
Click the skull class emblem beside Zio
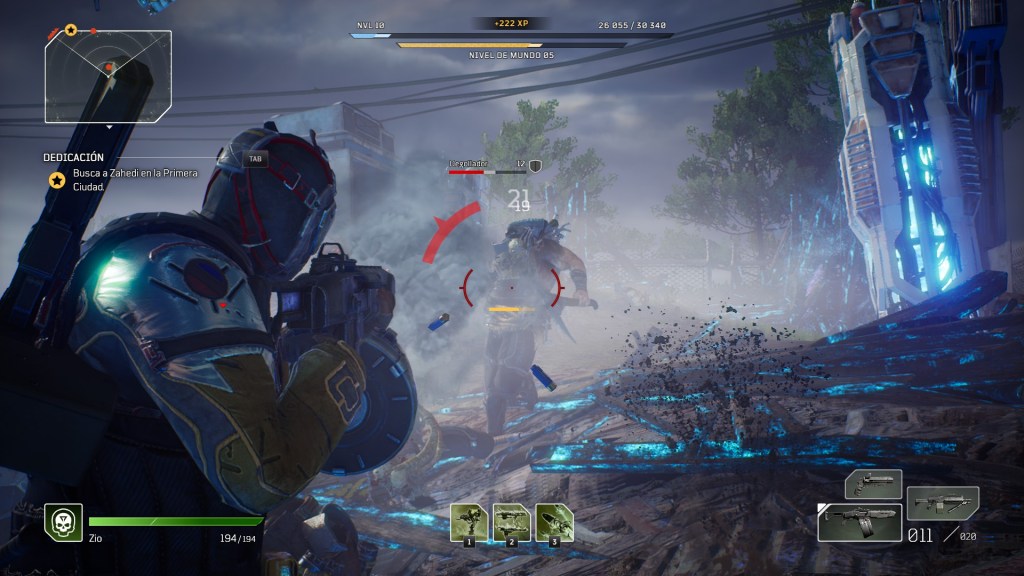tap(63, 522)
